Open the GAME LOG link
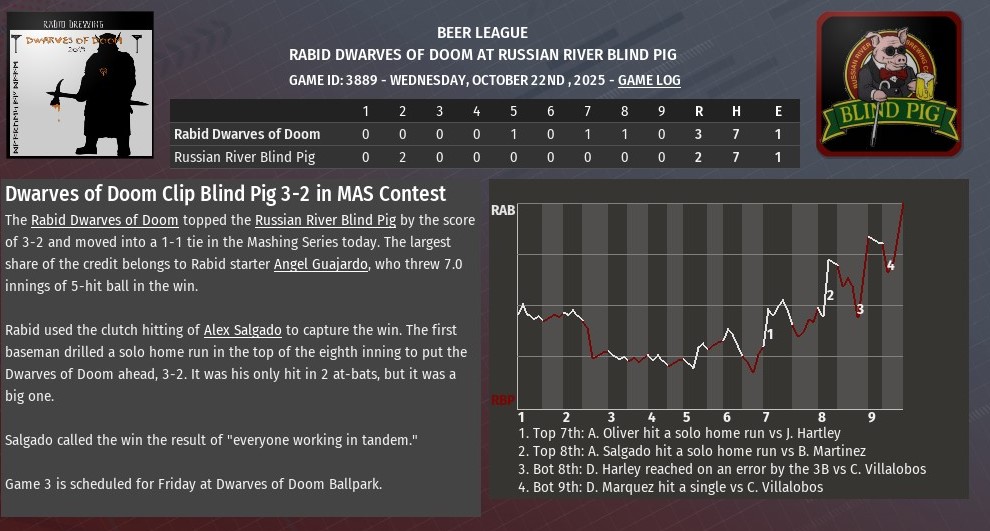 tap(650, 79)
